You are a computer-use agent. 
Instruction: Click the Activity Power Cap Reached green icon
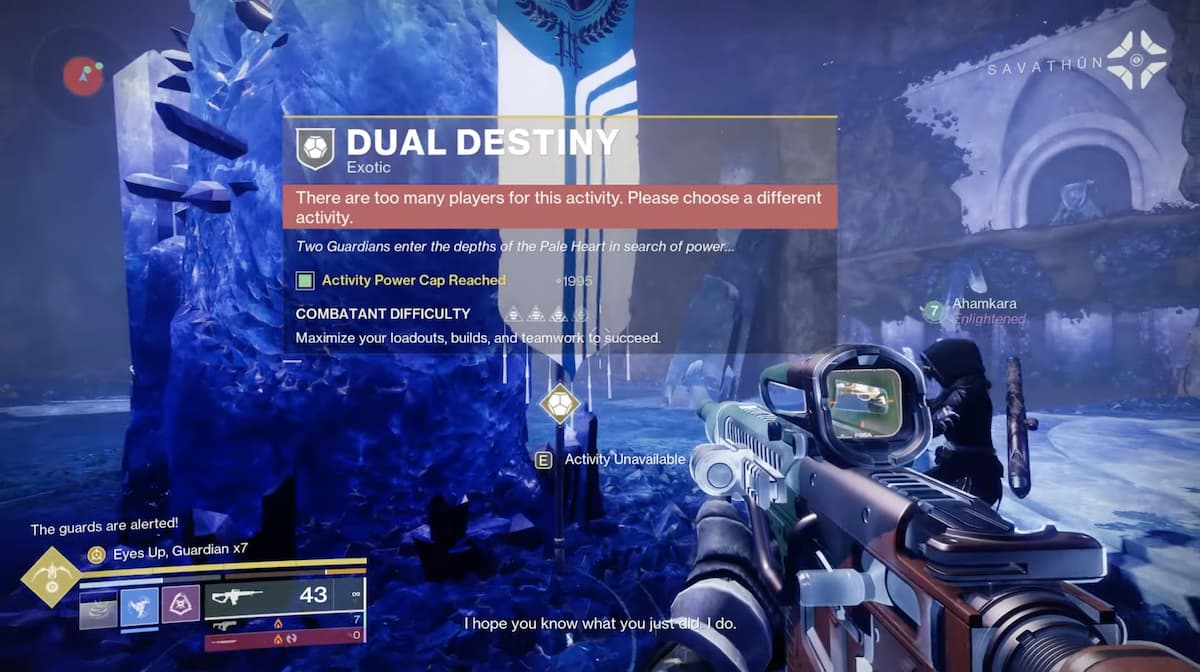coord(305,281)
